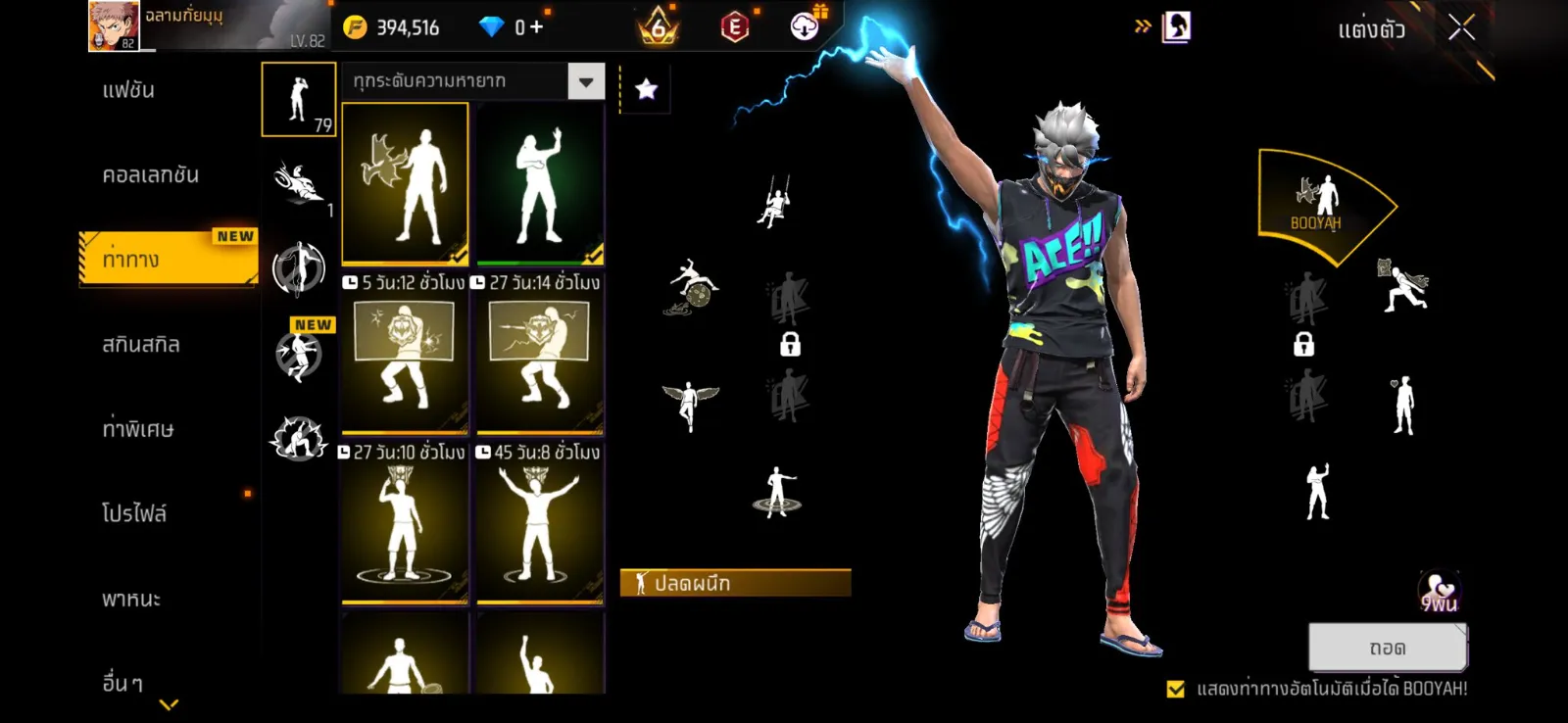
Task: Open the แฟชั่น fashion category
Action: [128, 90]
